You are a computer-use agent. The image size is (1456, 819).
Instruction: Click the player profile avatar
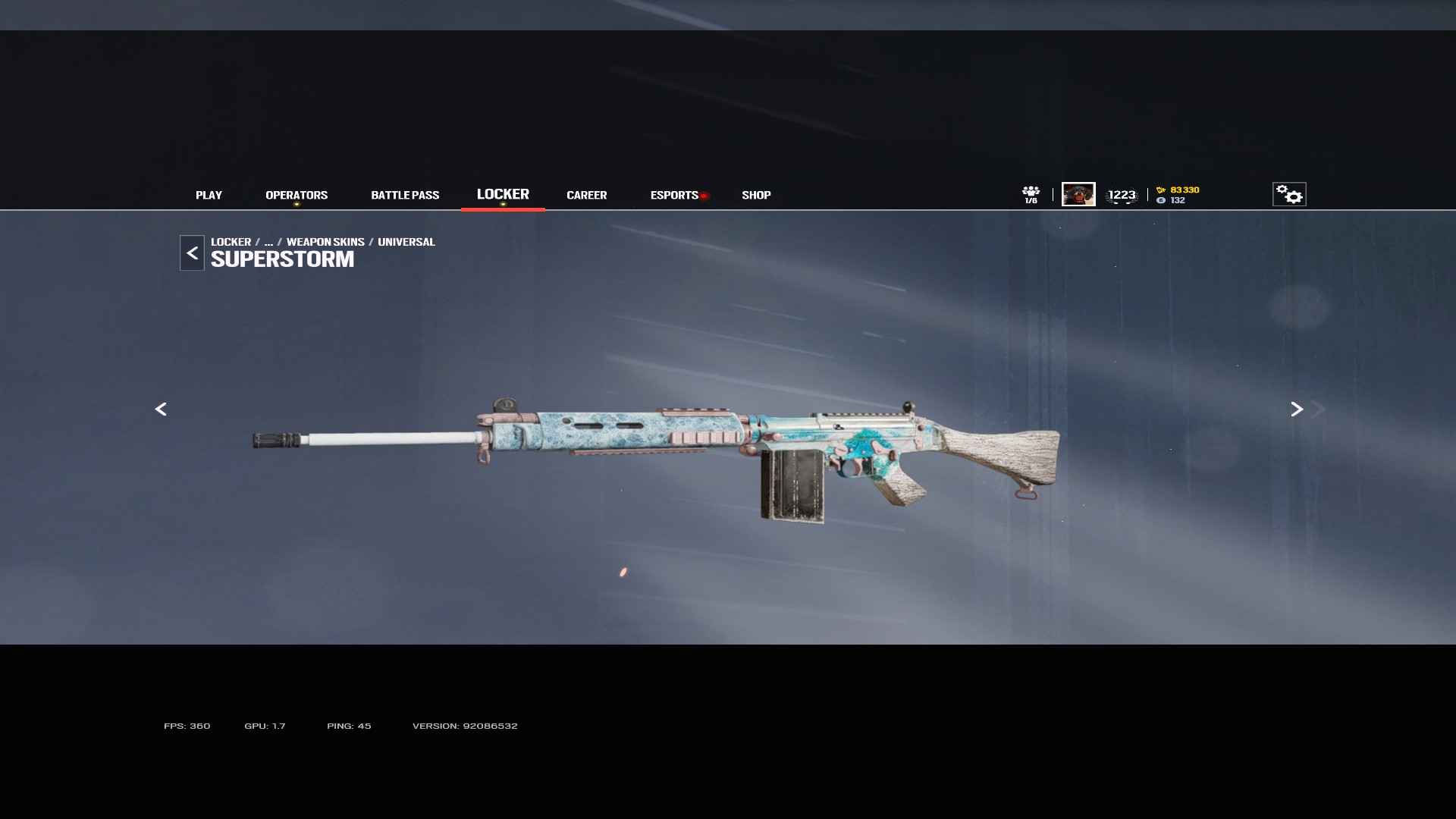1078,194
